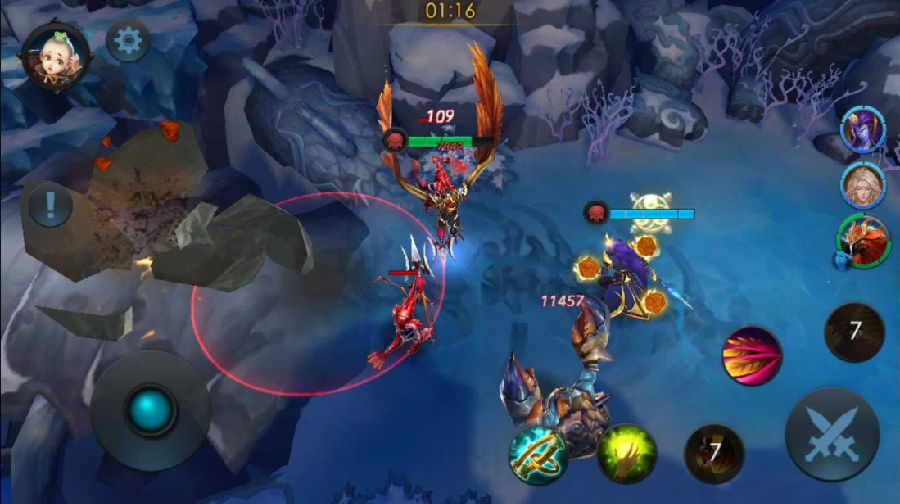Image resolution: width=900 pixels, height=504 pixels.
Task: Click the exclamation mark alert button
Action: pyautogui.click(x=49, y=208)
